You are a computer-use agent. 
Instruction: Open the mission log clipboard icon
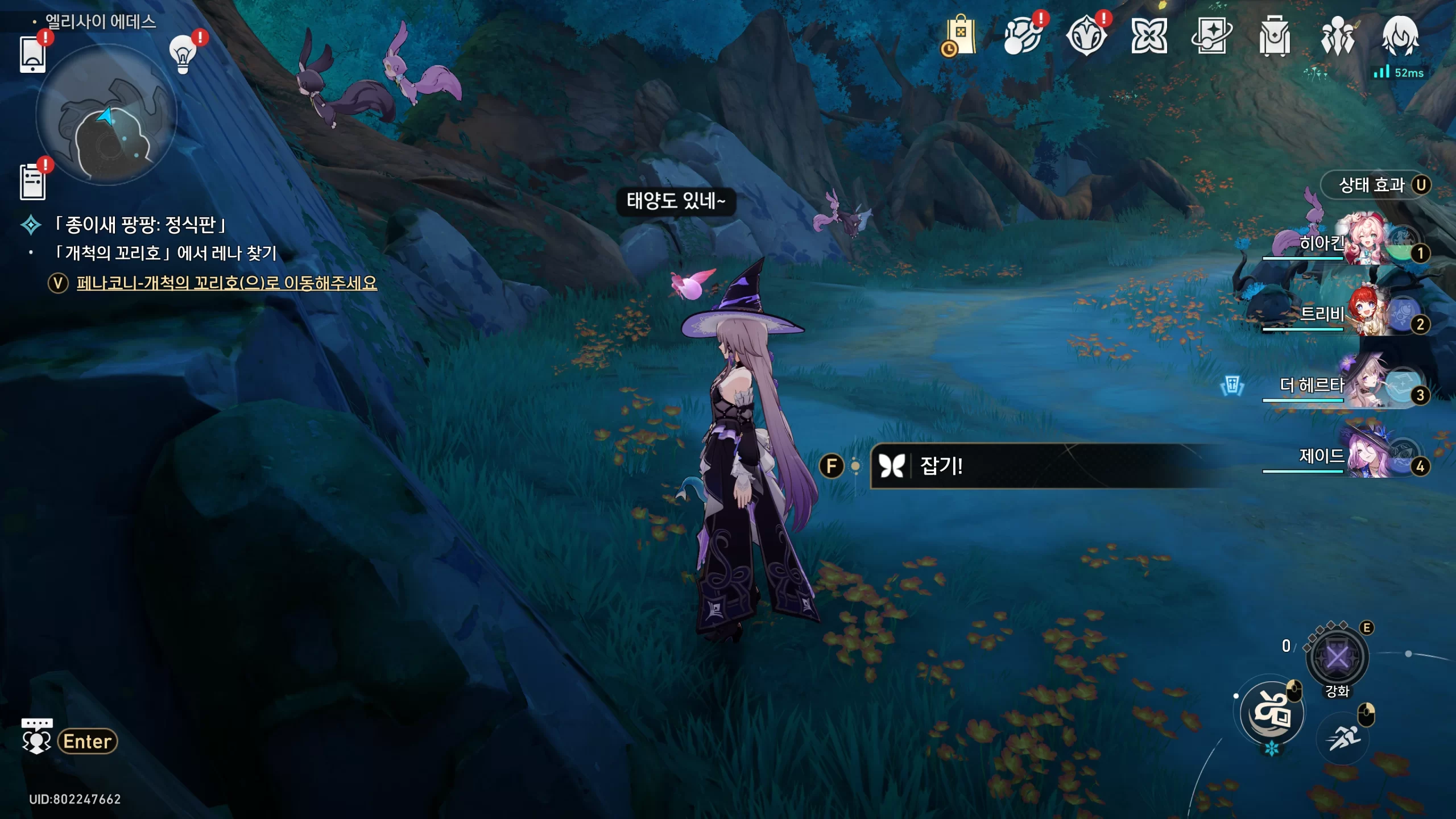pyautogui.click(x=32, y=182)
